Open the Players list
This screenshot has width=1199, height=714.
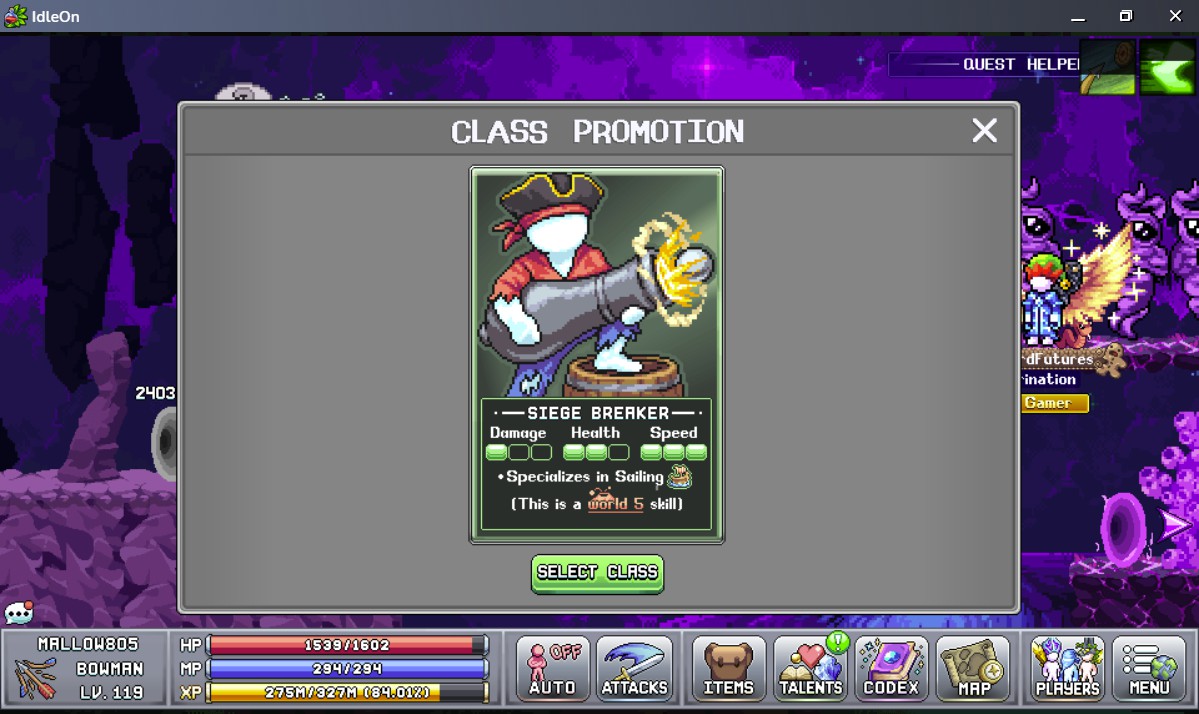(x=1067, y=669)
